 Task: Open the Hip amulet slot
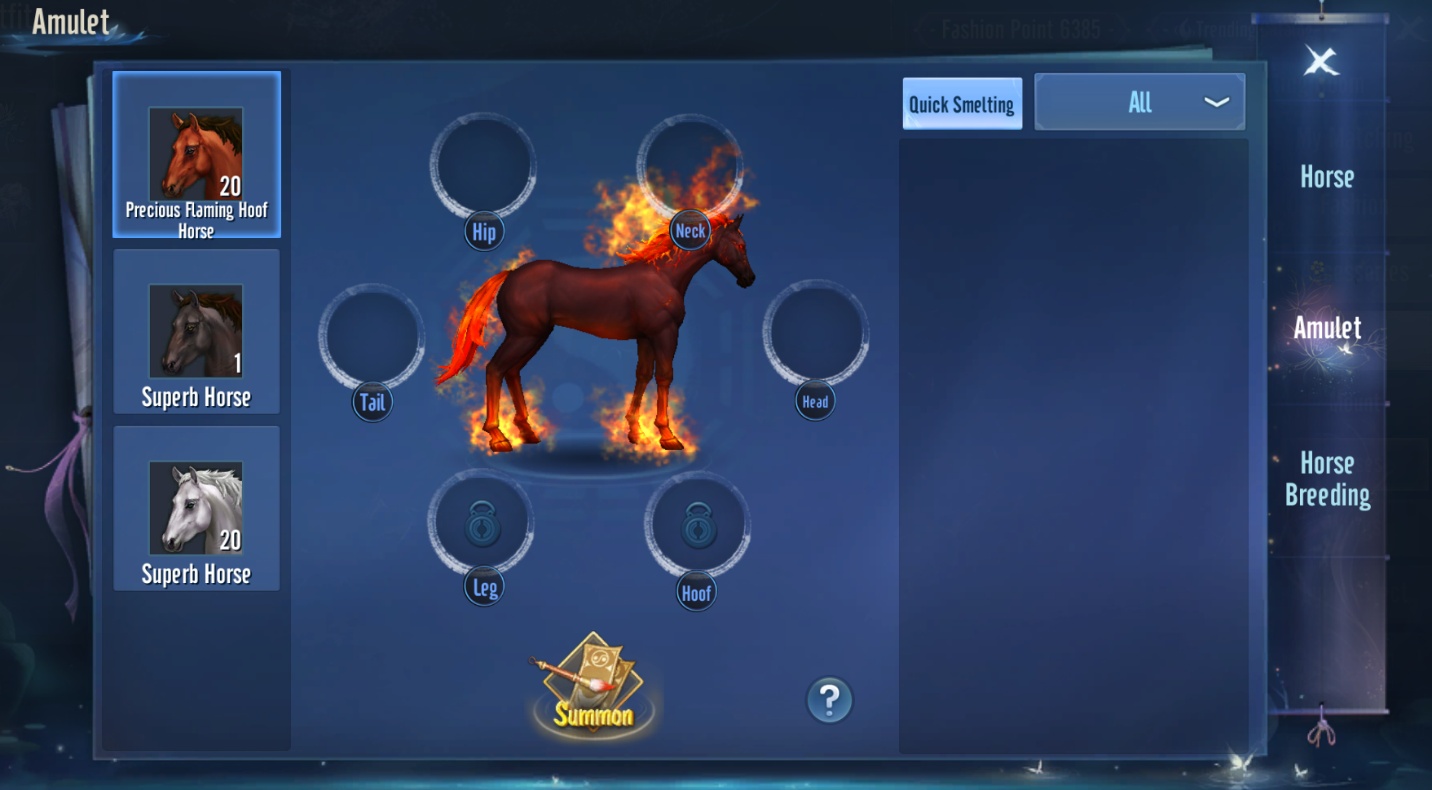coord(483,165)
